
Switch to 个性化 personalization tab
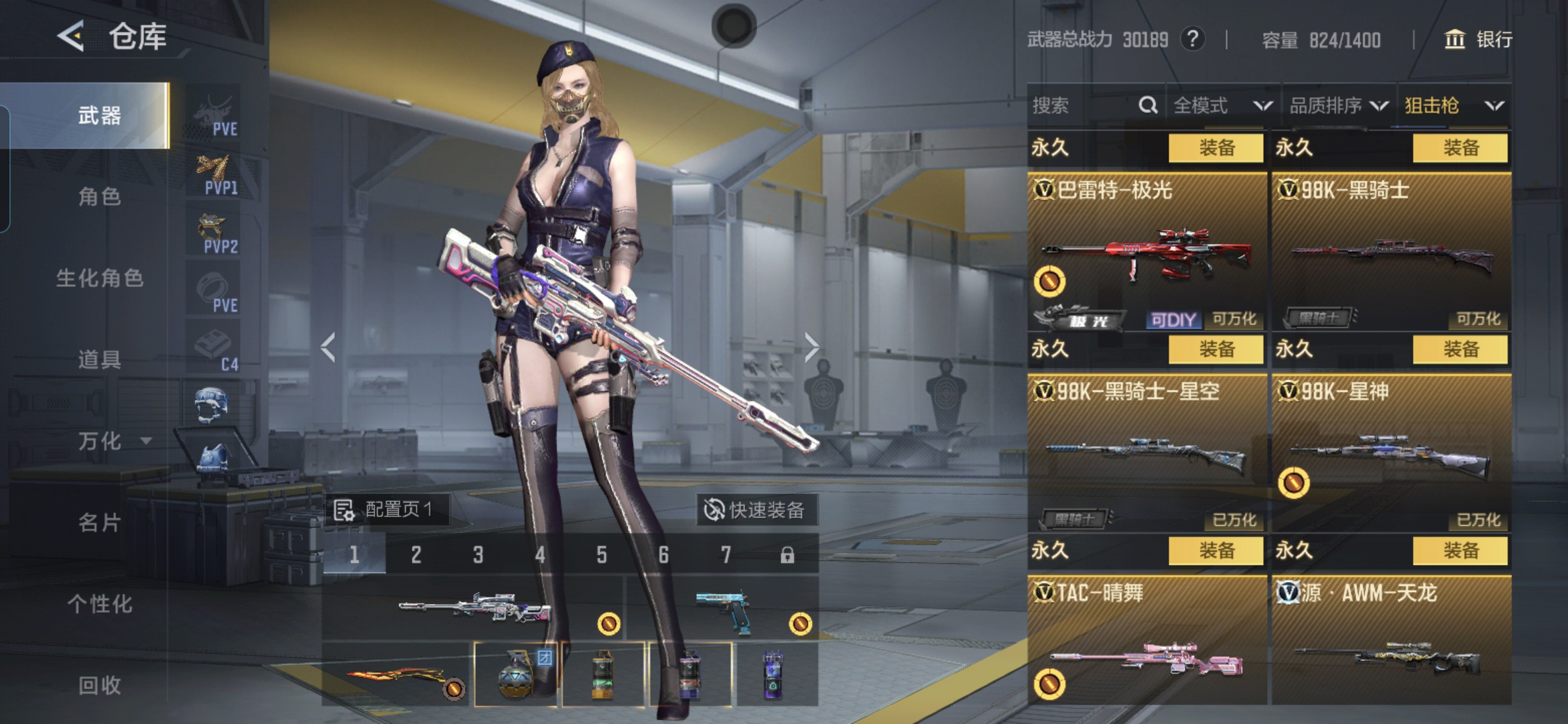[x=99, y=604]
